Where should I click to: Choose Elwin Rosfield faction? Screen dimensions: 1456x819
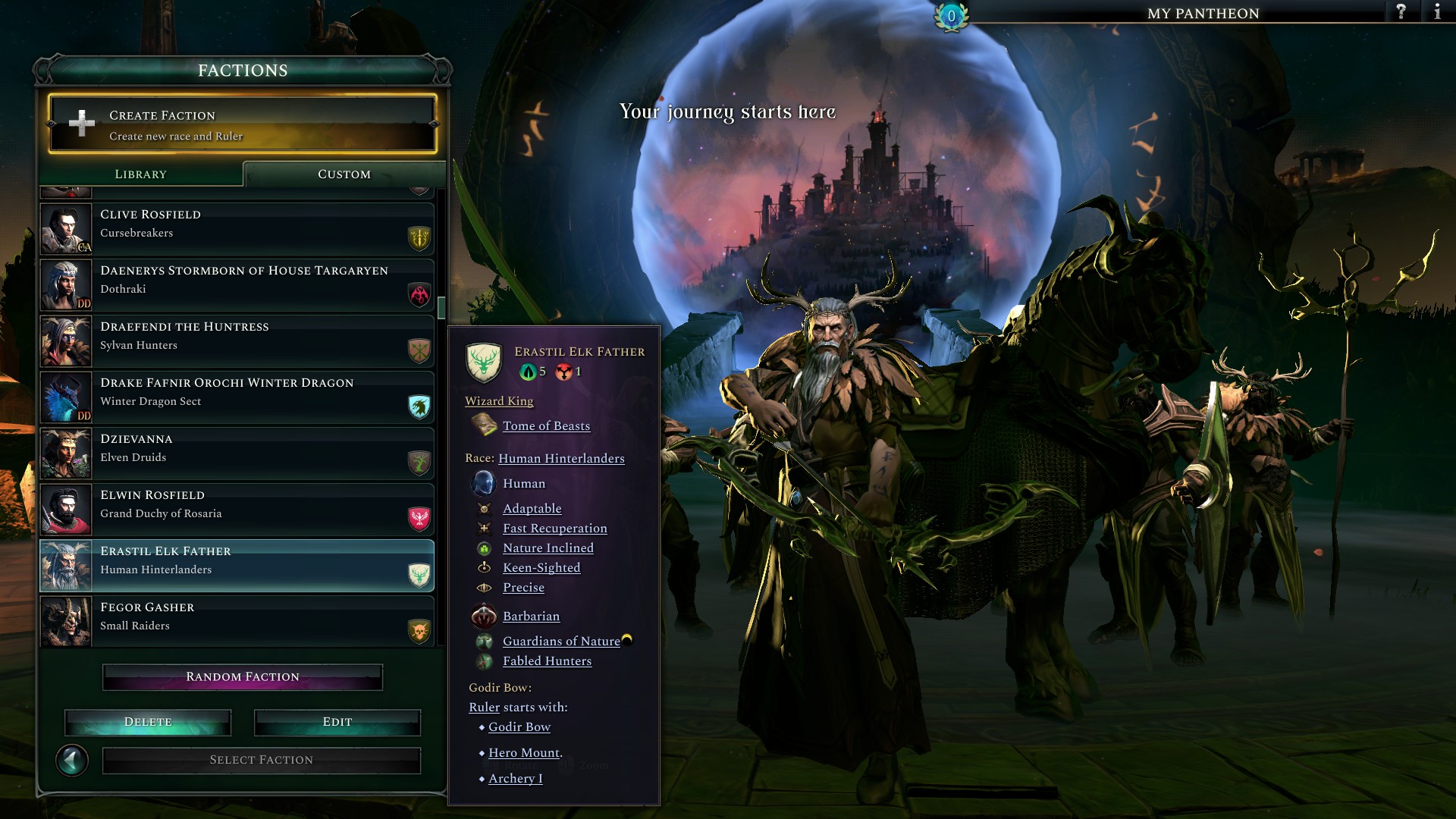click(x=237, y=509)
